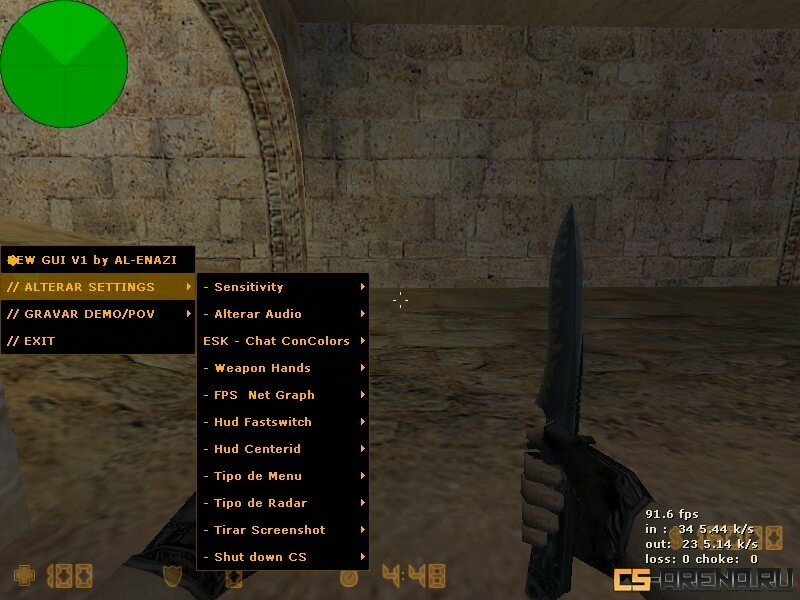Select the Alterar Audio option

[x=283, y=314]
